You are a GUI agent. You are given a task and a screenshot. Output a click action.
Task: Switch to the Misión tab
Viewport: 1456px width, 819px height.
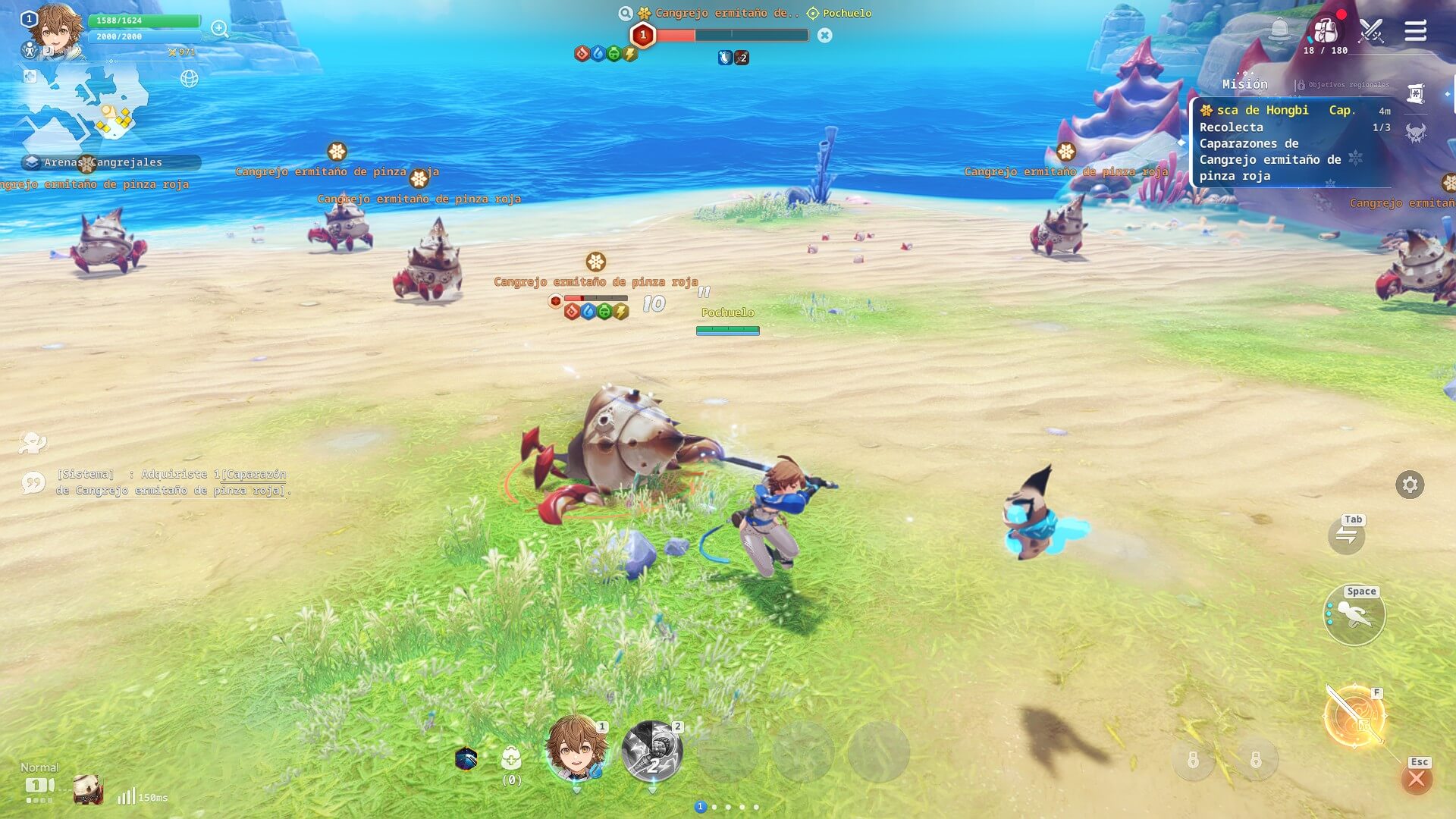(x=1244, y=84)
